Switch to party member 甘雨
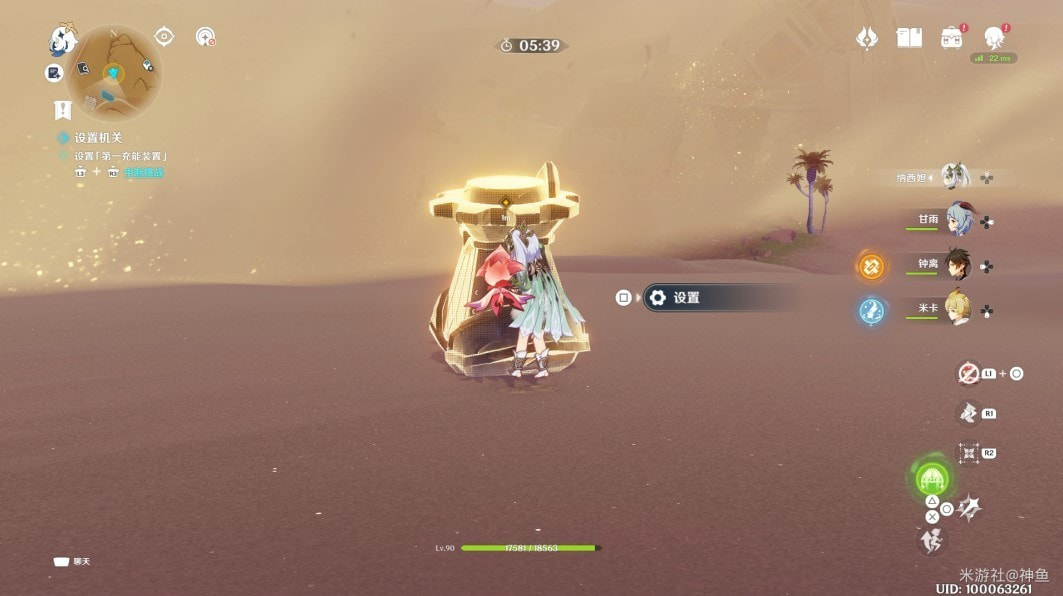Screen dimensions: 1063x596 [x=955, y=221]
